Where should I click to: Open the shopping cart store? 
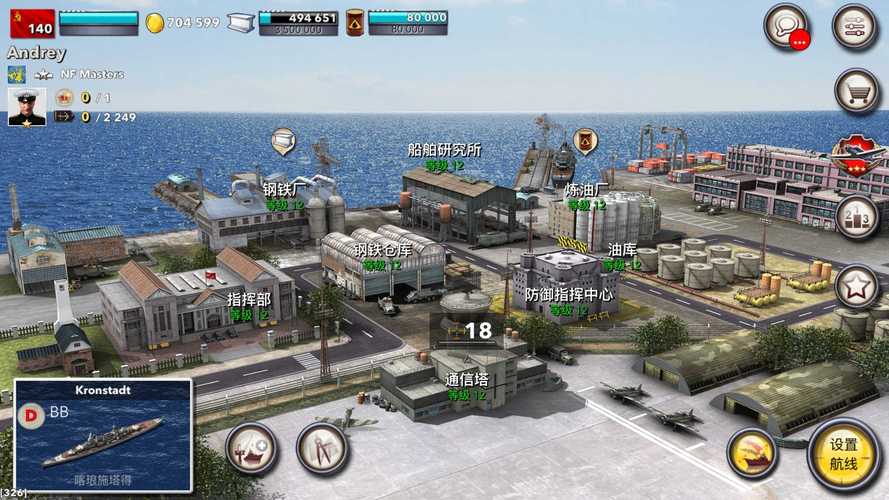[857, 92]
